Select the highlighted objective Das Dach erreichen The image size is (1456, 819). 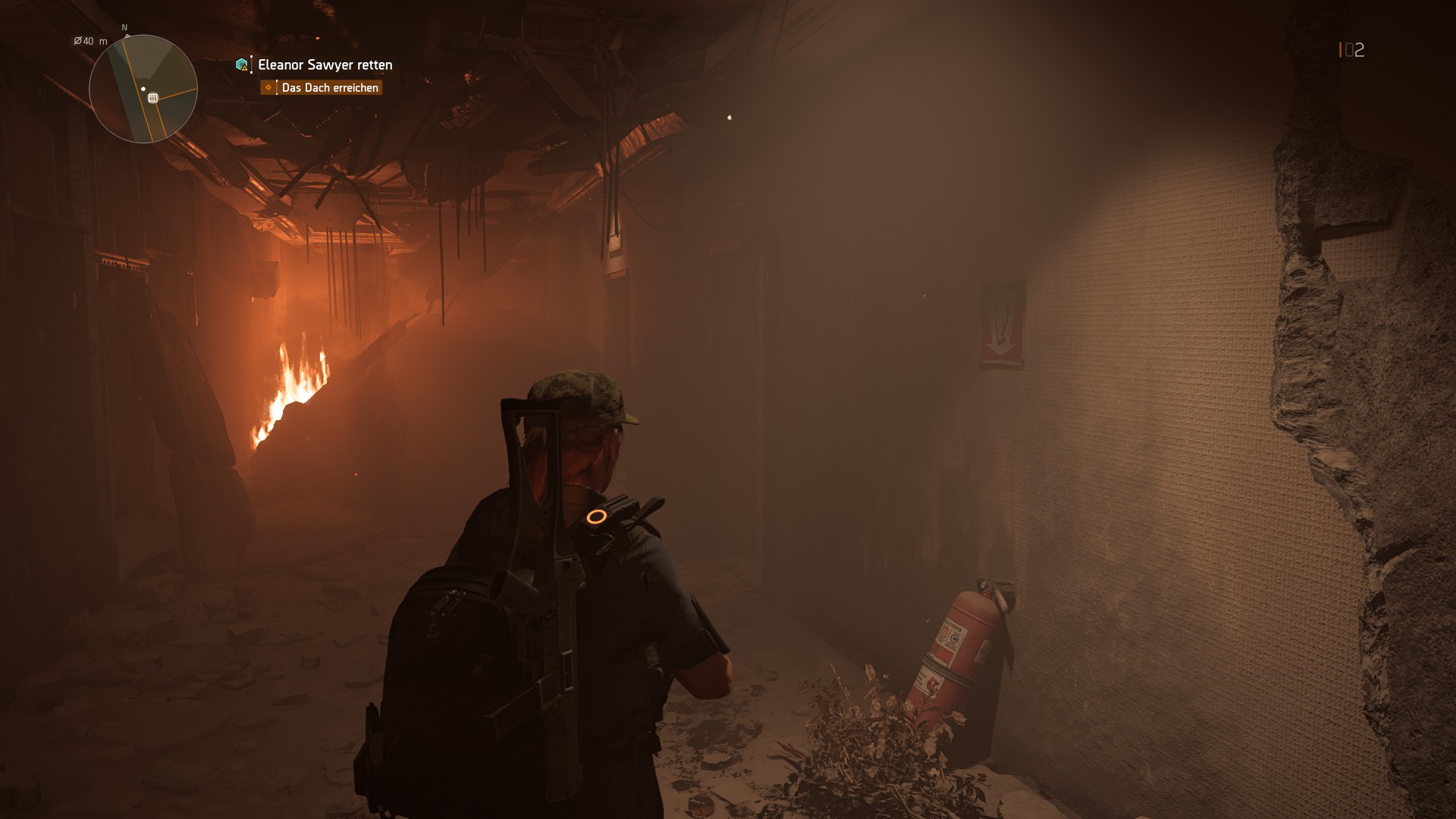[x=331, y=88]
